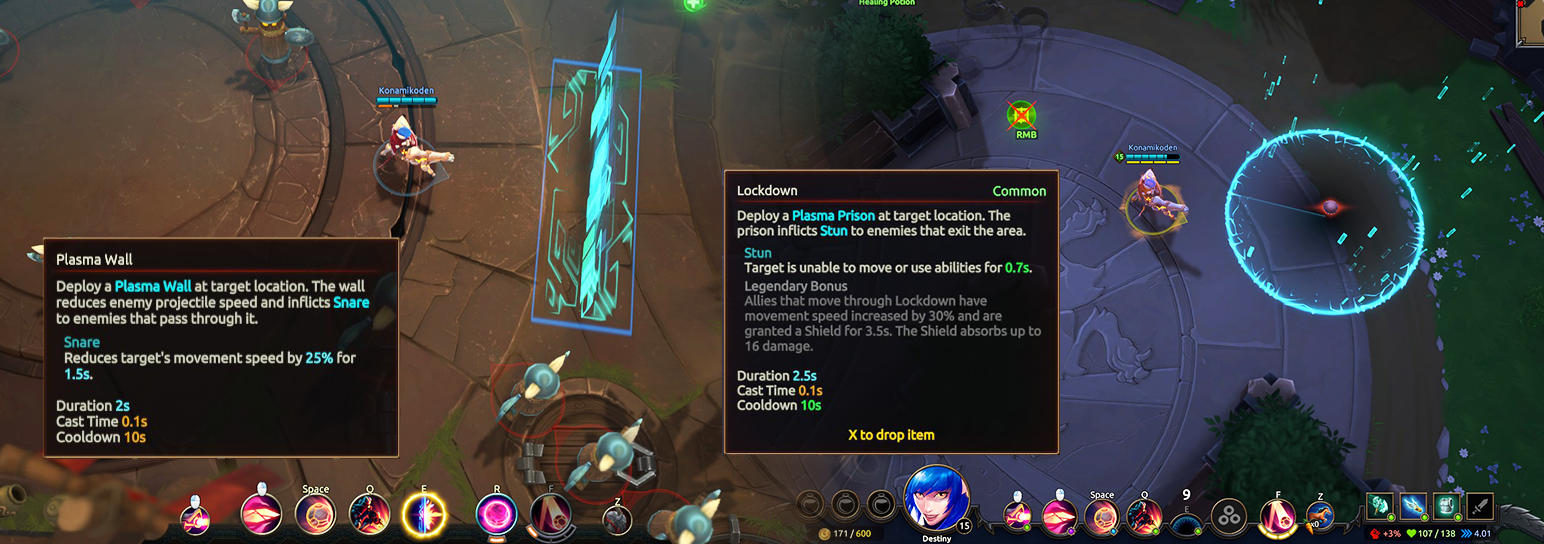This screenshot has width=1544, height=544.
Task: Select the three-circles ability slot
Action: 1228,516
